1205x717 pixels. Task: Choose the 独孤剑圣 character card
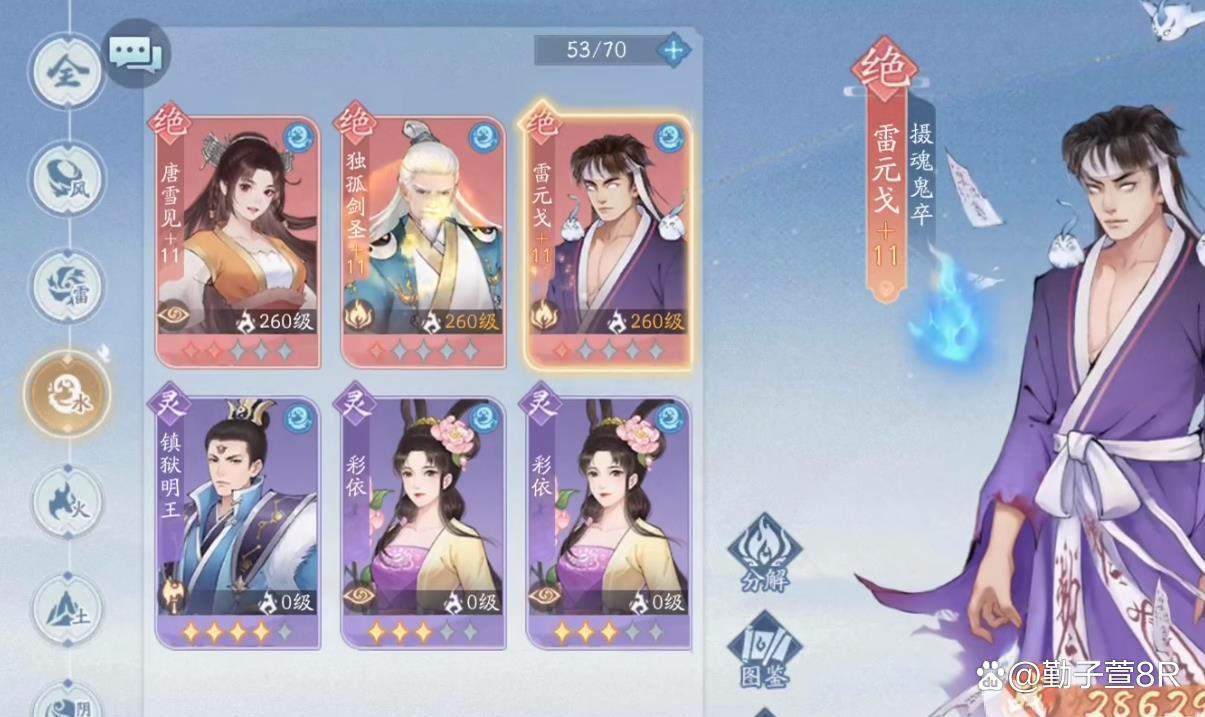click(x=424, y=241)
